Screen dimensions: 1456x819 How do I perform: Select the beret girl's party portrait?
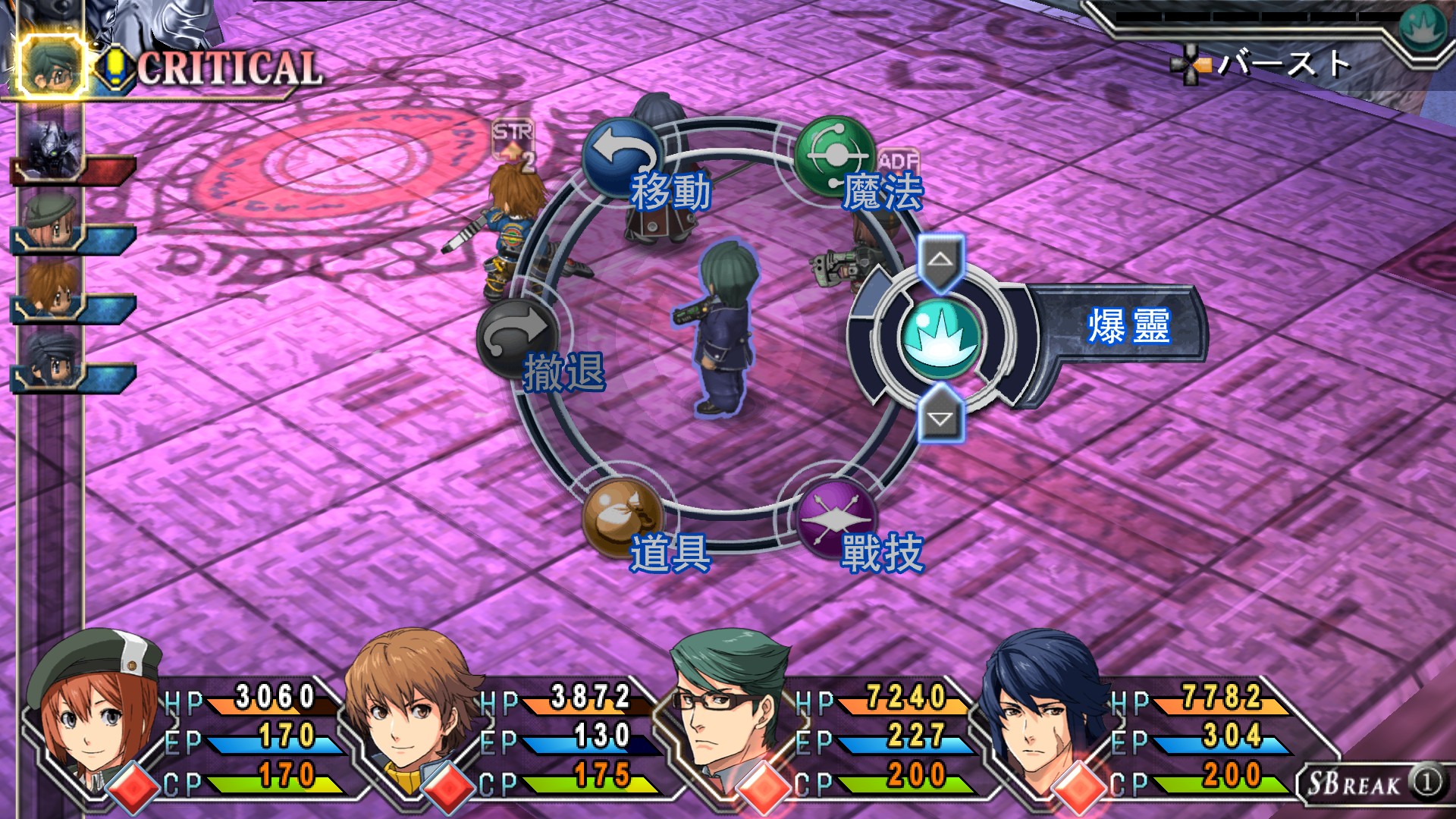[95, 713]
